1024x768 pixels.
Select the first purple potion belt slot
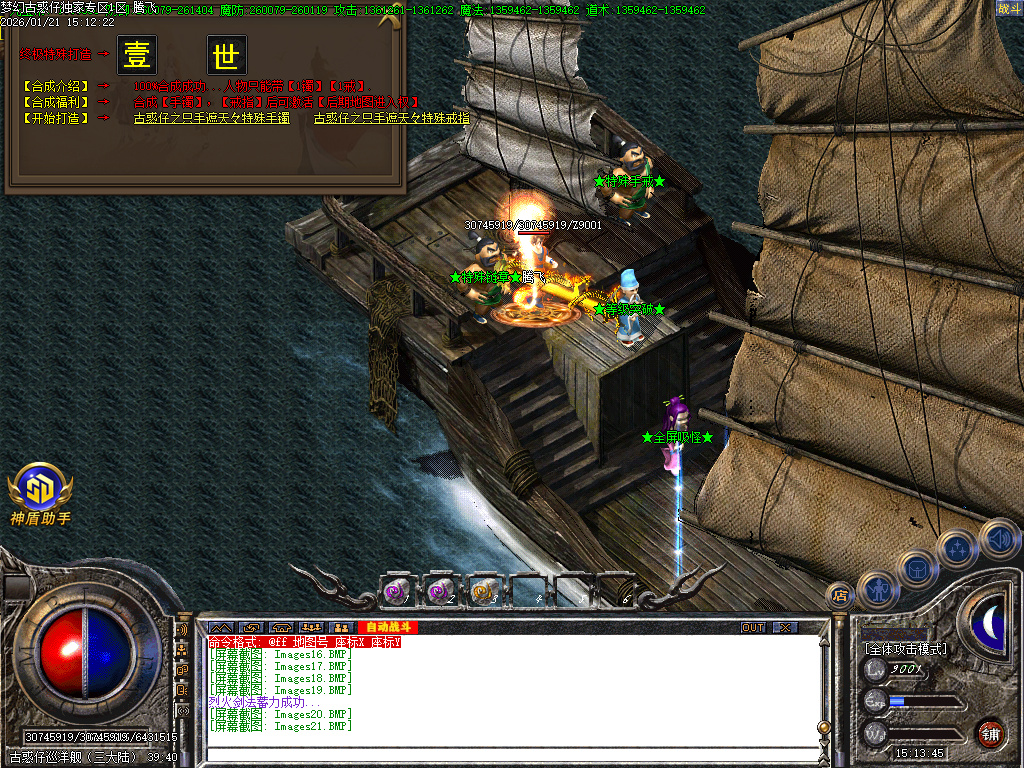397,591
